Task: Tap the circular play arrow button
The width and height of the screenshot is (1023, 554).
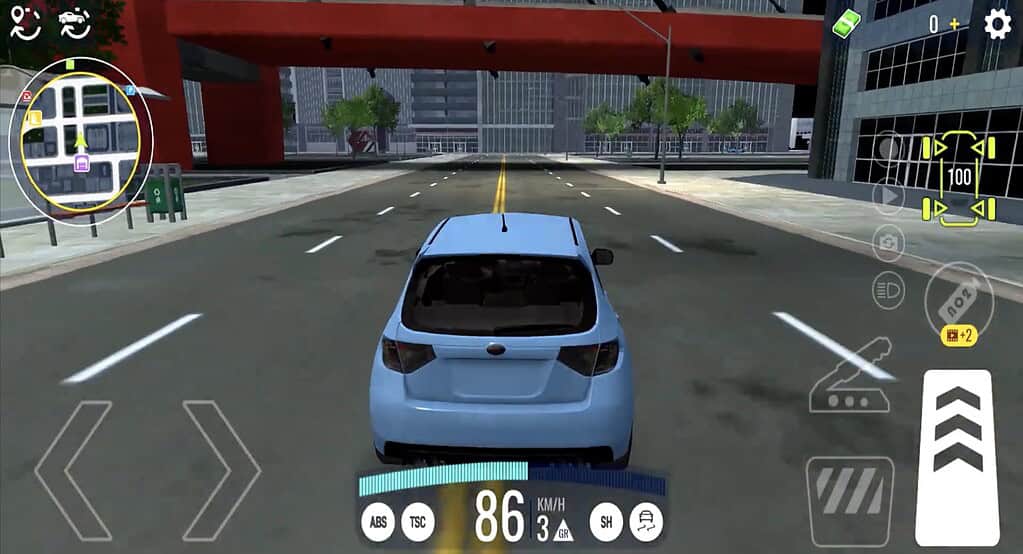Action: tap(888, 196)
